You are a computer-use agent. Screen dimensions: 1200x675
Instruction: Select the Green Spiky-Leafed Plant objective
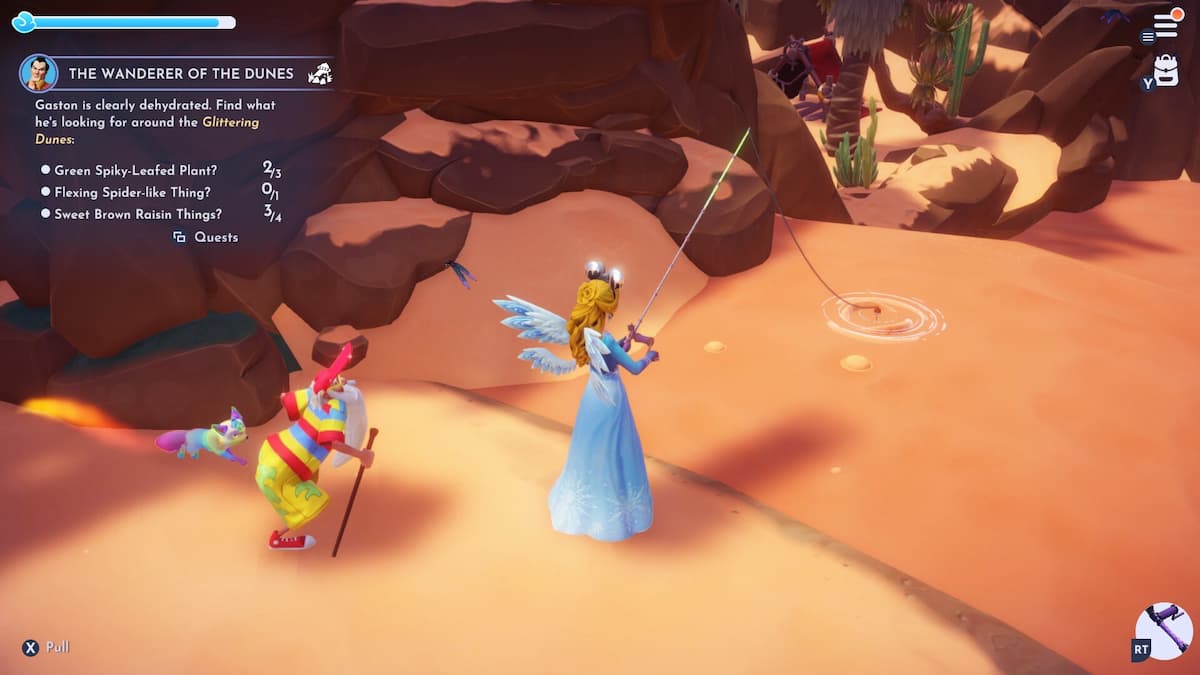(135, 170)
